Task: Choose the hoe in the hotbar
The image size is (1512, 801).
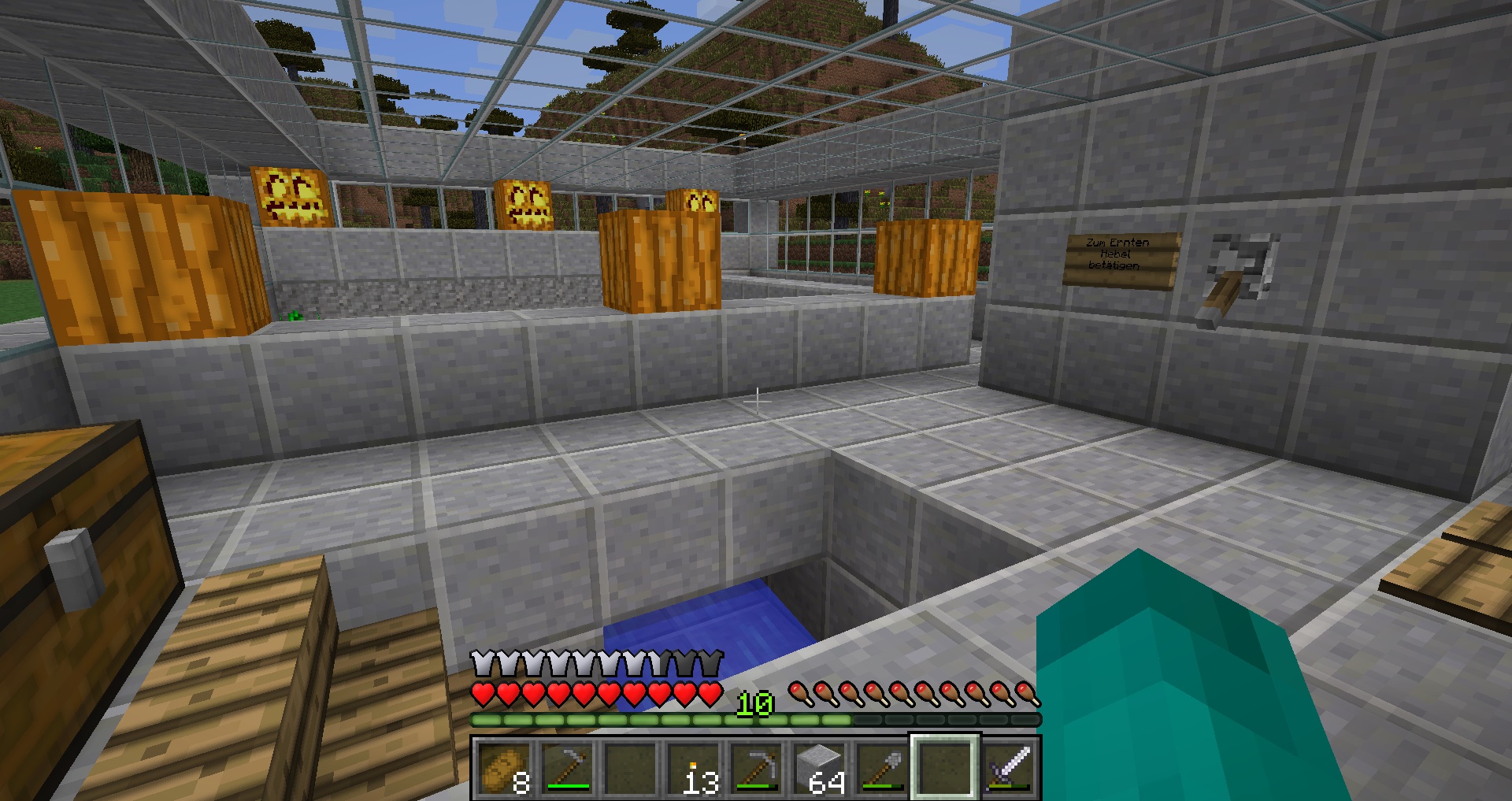Action: pyautogui.click(x=567, y=768)
